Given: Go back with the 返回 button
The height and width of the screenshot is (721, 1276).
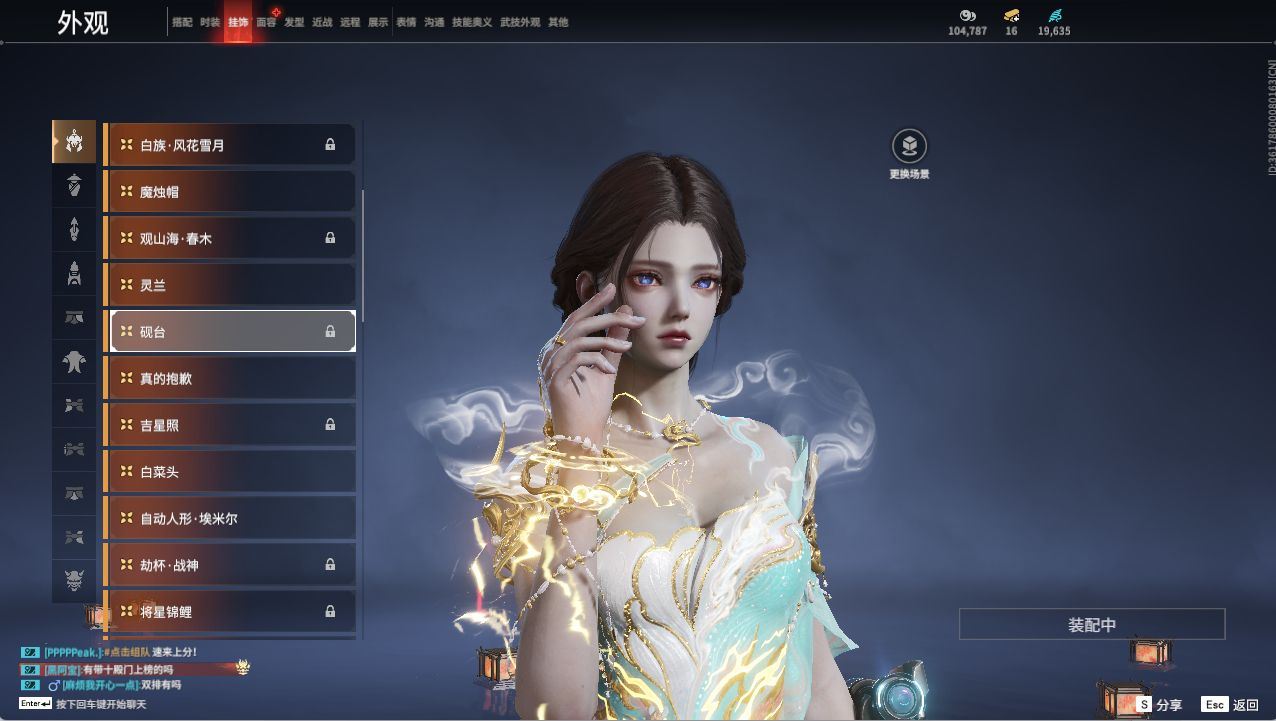Looking at the screenshot, I should coord(1231,705).
